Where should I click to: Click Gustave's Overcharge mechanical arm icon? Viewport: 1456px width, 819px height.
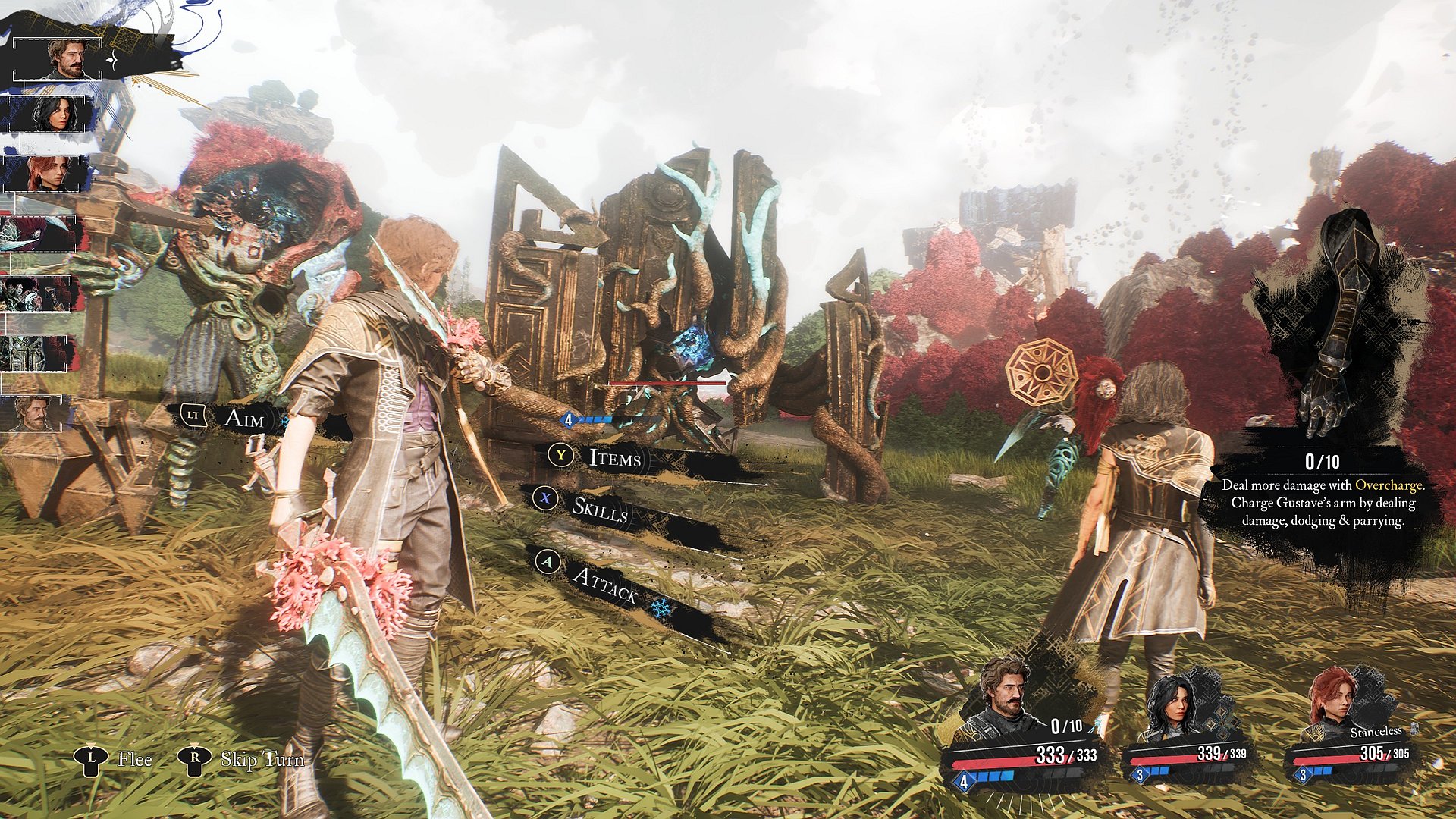tap(1335, 318)
